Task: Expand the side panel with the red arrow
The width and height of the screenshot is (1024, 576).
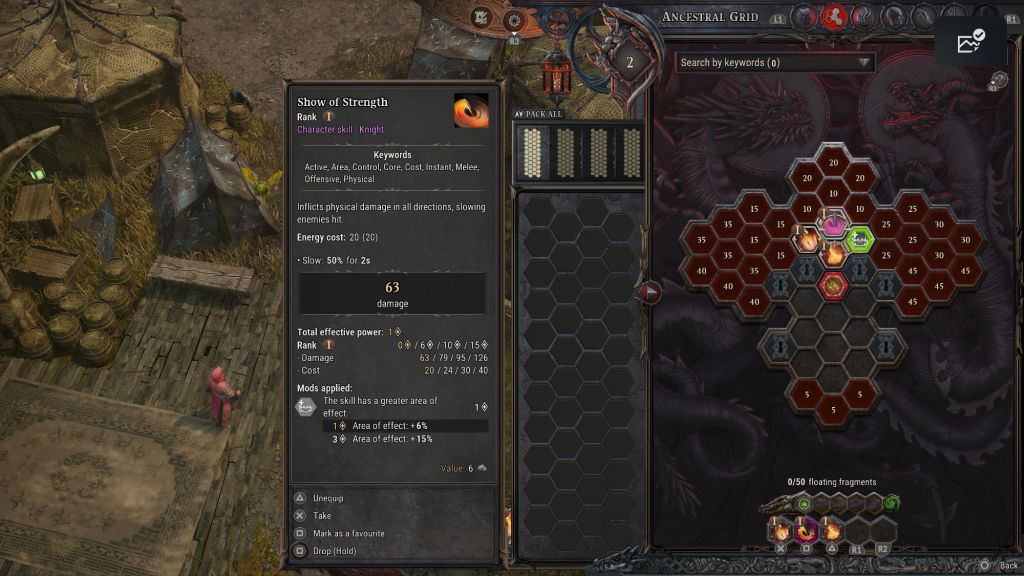Action: [651, 292]
